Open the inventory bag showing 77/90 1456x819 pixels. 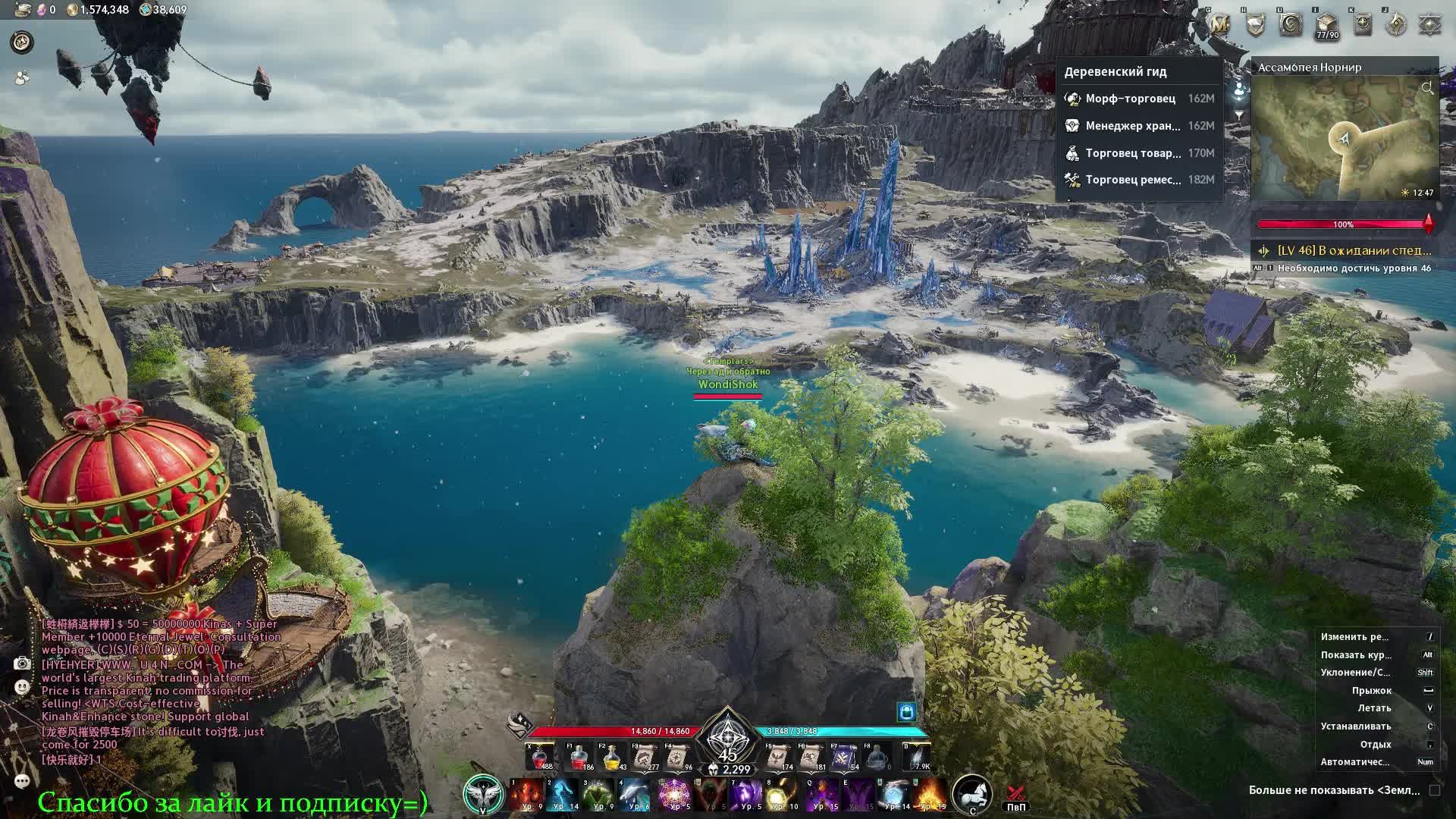[x=1326, y=25]
